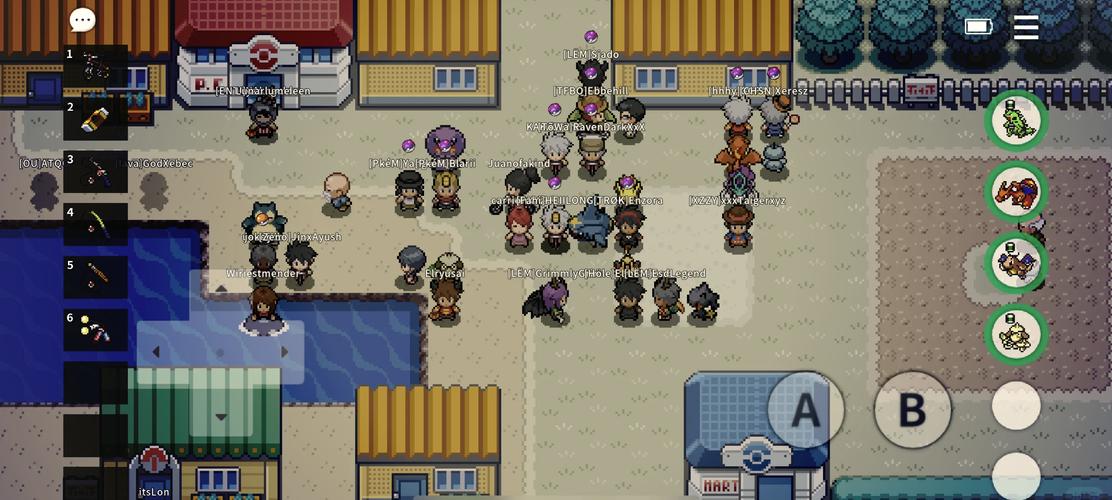This screenshot has width=1112, height=500.
Task: Select the red Pokémon party icon
Action: tap(1016, 191)
